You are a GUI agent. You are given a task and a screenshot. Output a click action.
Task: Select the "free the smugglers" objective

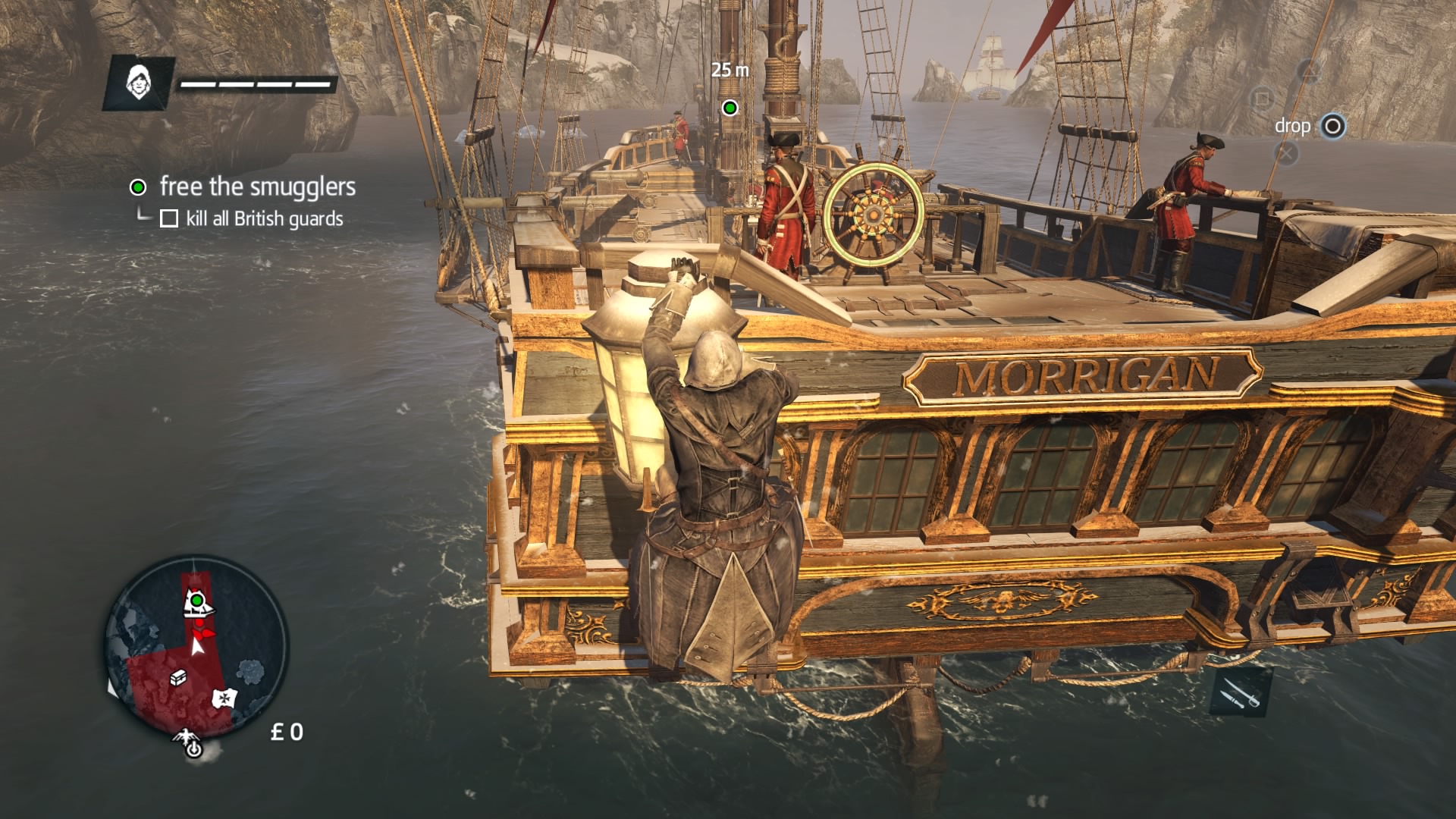point(257,187)
